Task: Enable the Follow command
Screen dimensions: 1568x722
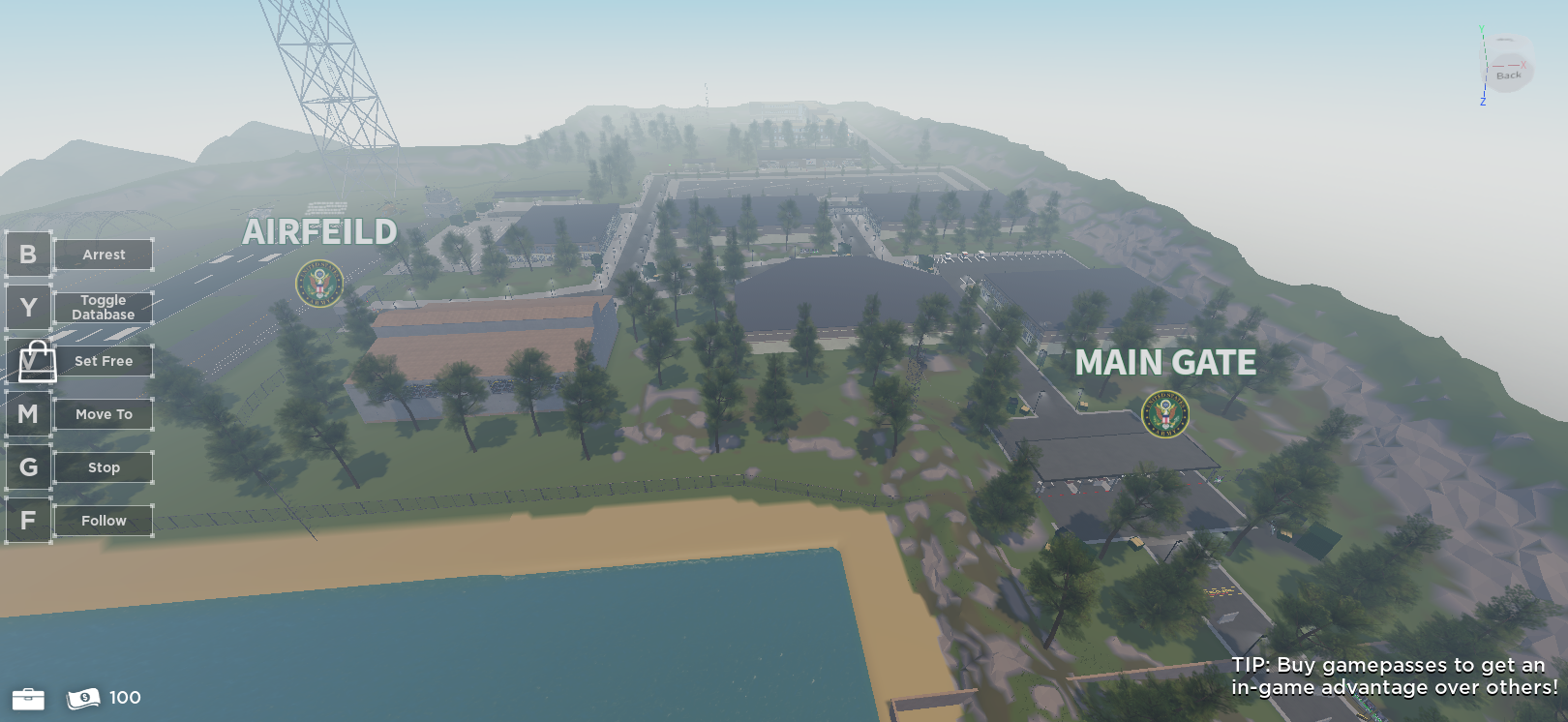Action: tap(103, 521)
